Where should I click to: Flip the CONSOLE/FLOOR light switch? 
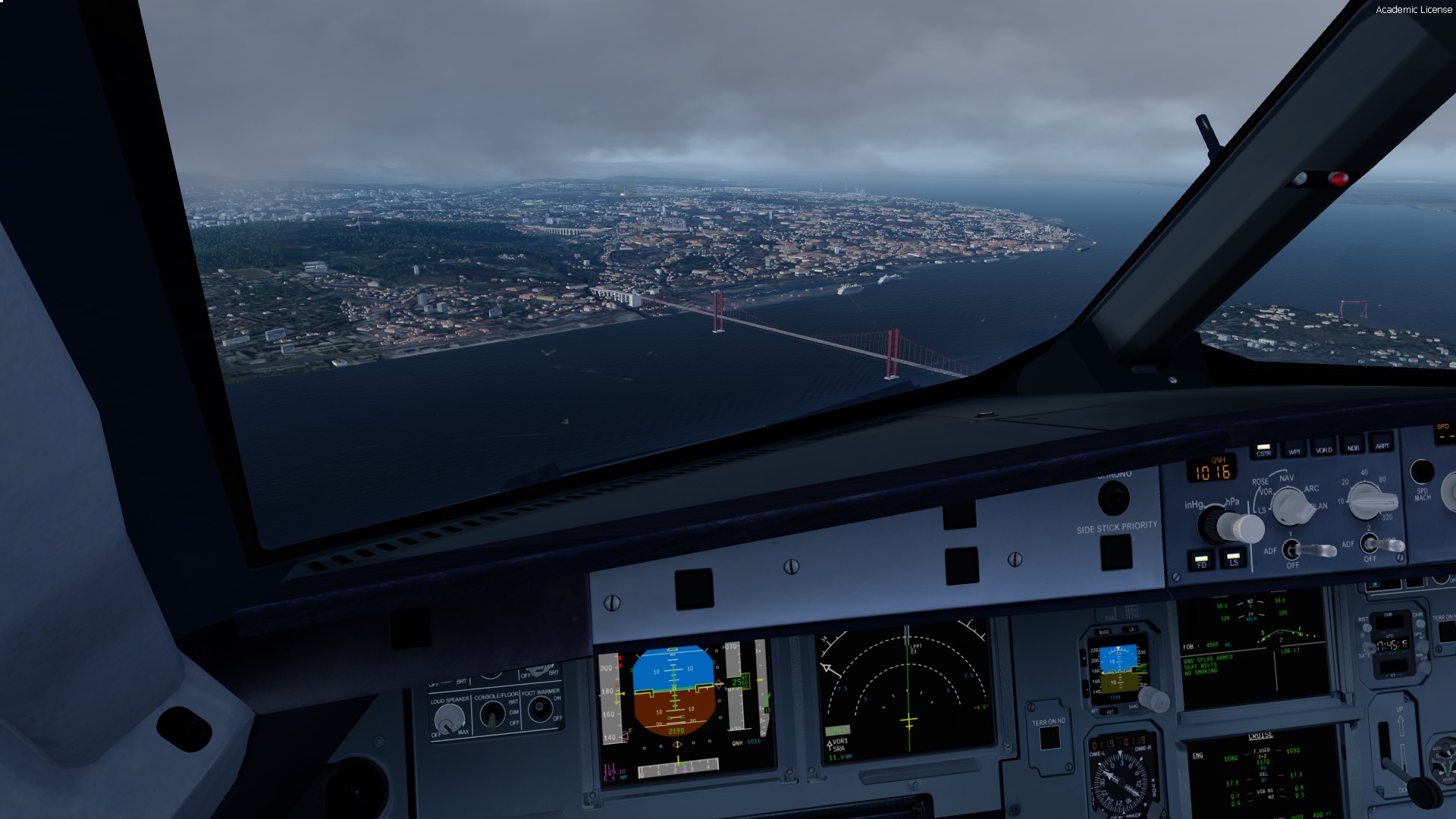pos(493,714)
